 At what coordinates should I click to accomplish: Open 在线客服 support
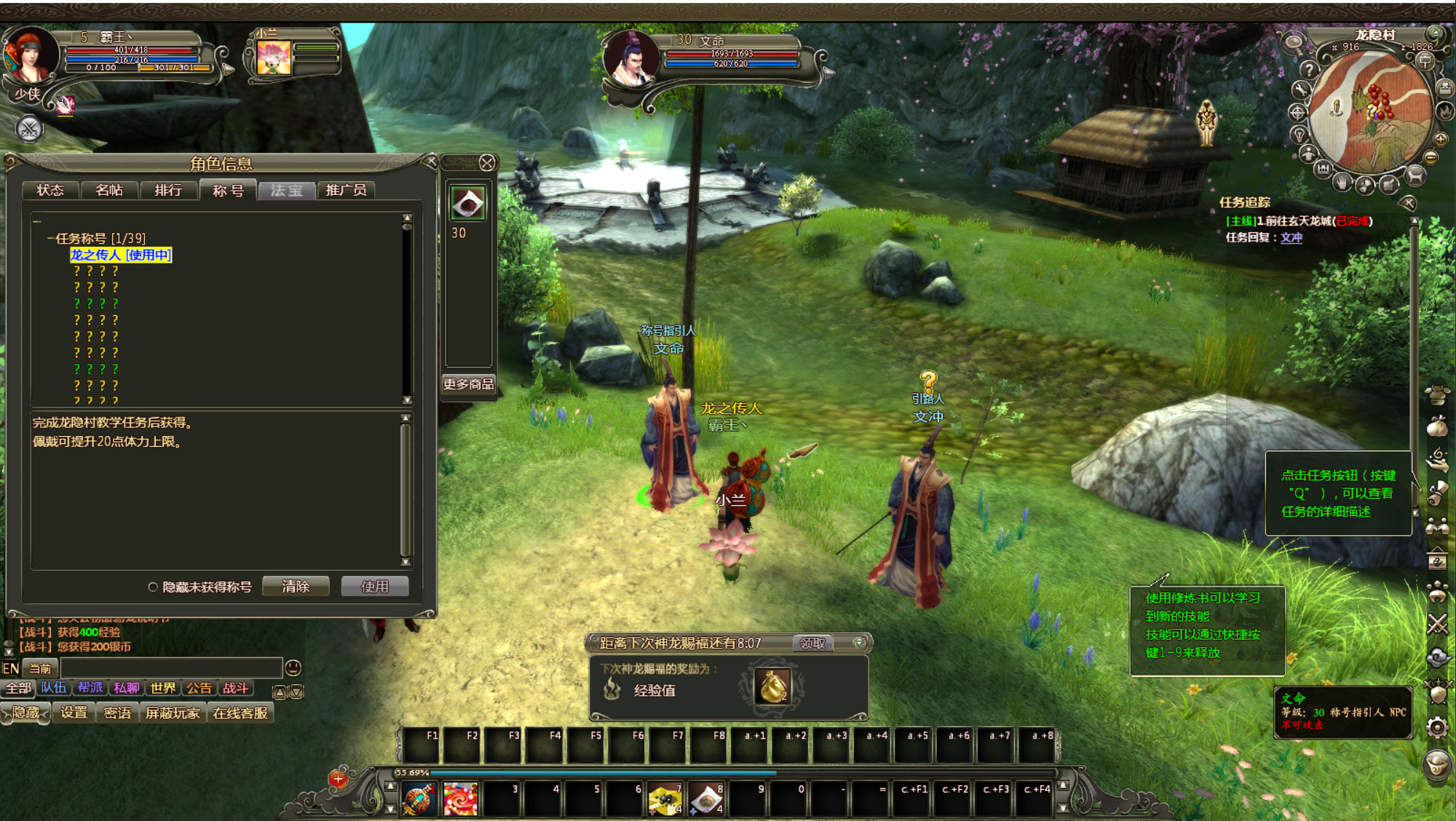pos(240,713)
